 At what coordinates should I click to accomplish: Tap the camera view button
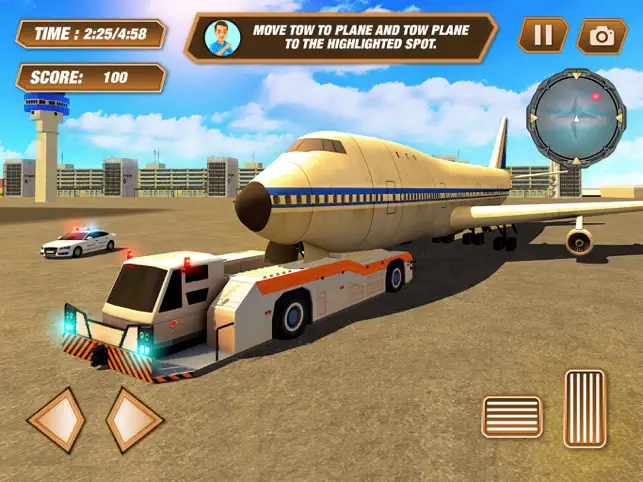coord(601,36)
